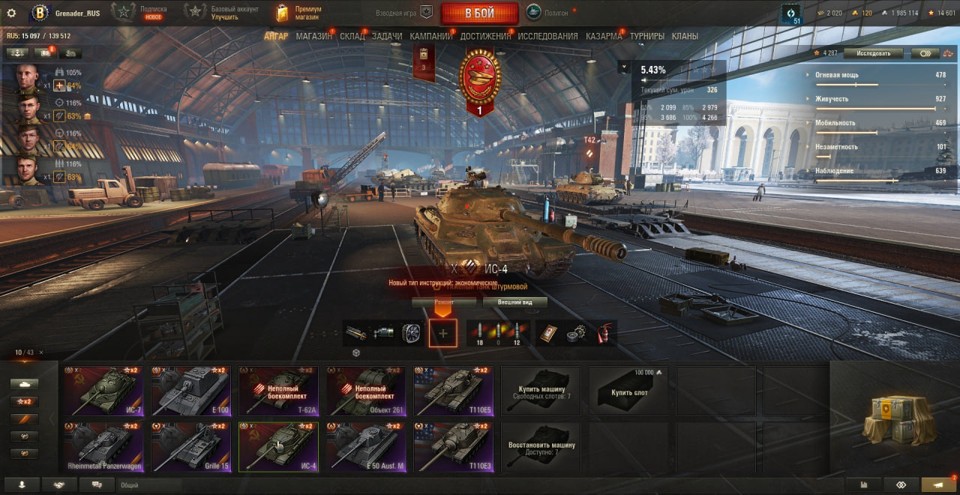Start a battle with the В БОЙ button

[x=479, y=13]
